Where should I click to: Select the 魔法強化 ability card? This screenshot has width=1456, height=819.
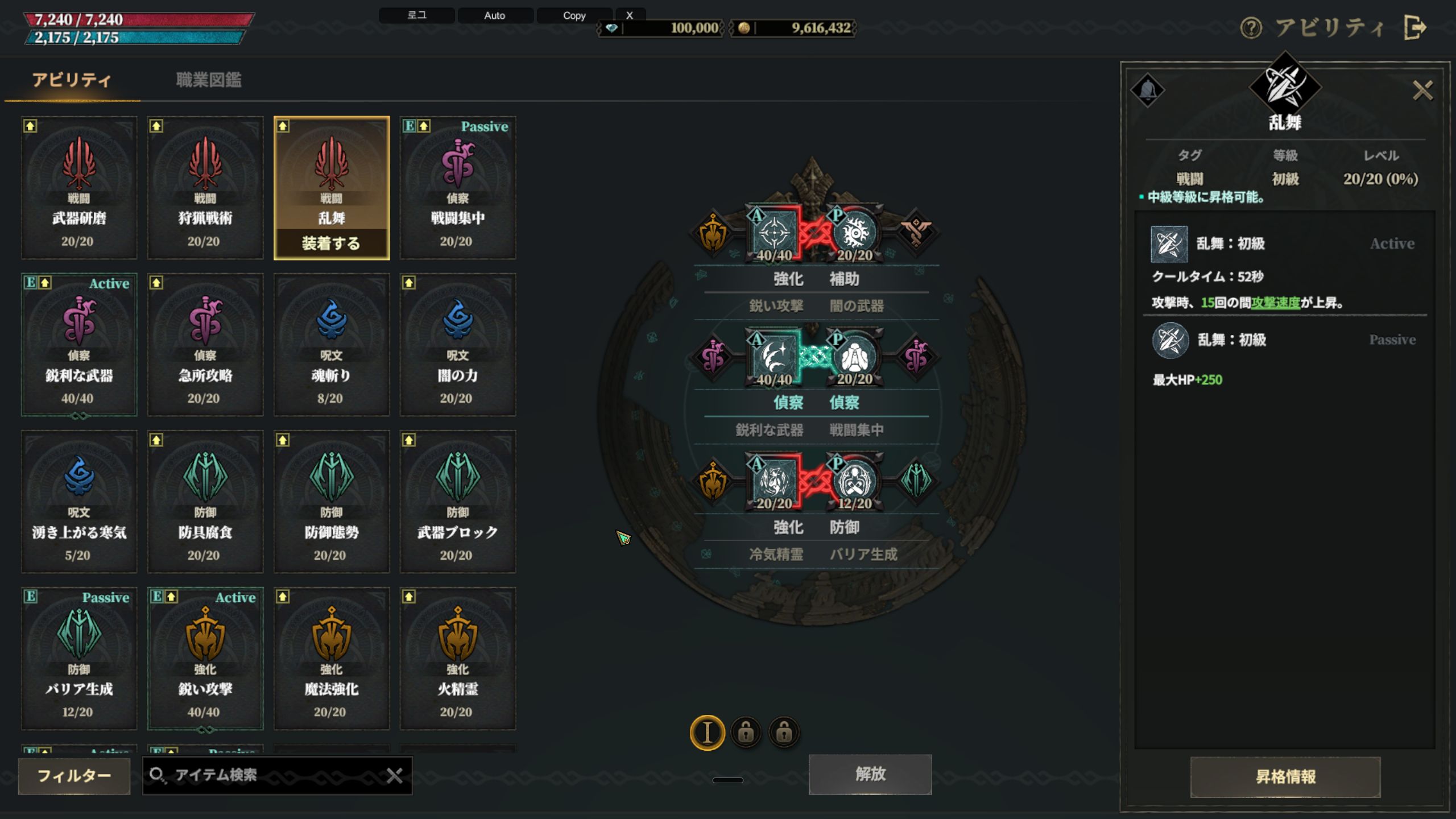tap(332, 659)
